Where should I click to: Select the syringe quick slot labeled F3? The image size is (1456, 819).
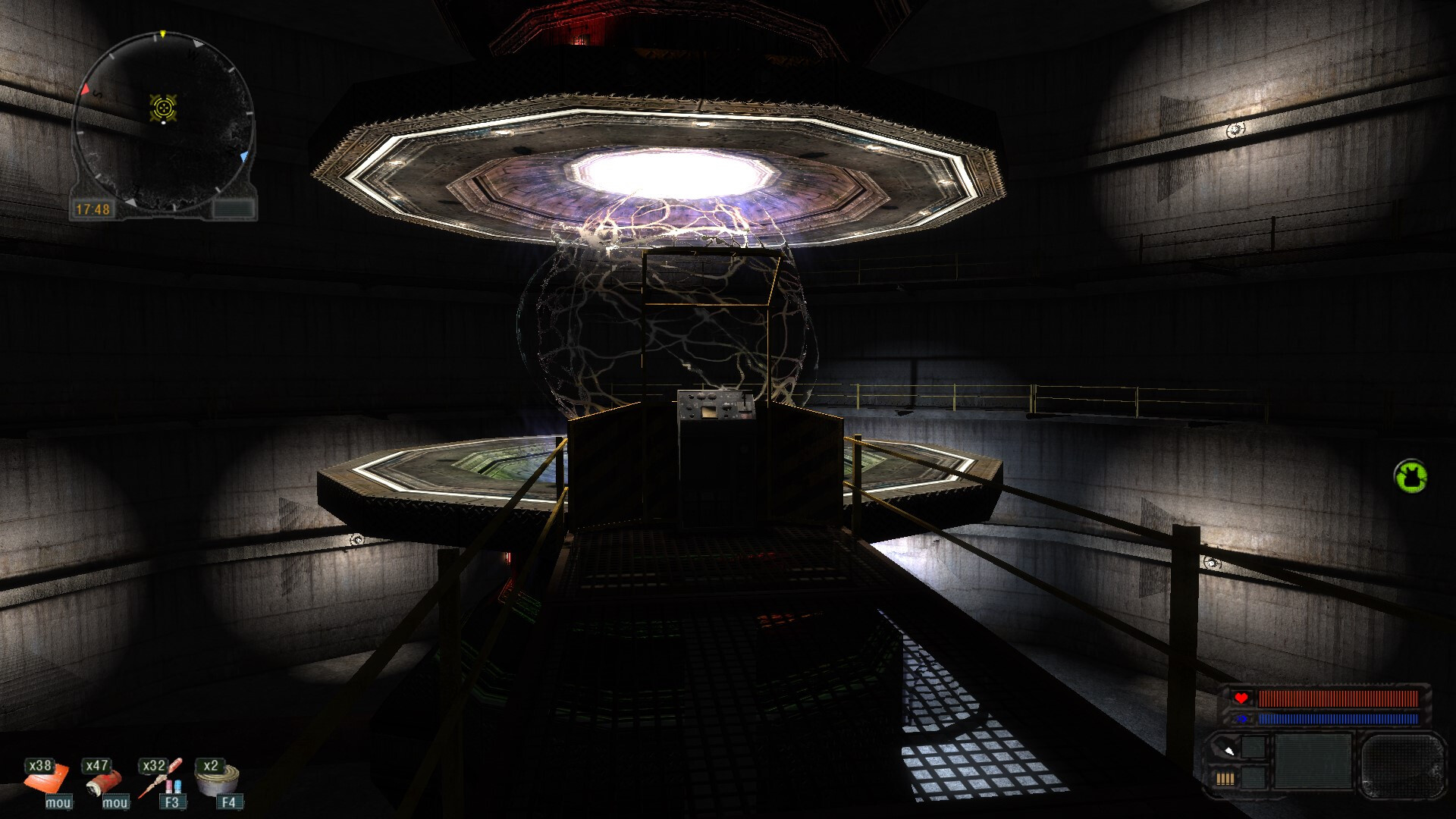(161, 779)
